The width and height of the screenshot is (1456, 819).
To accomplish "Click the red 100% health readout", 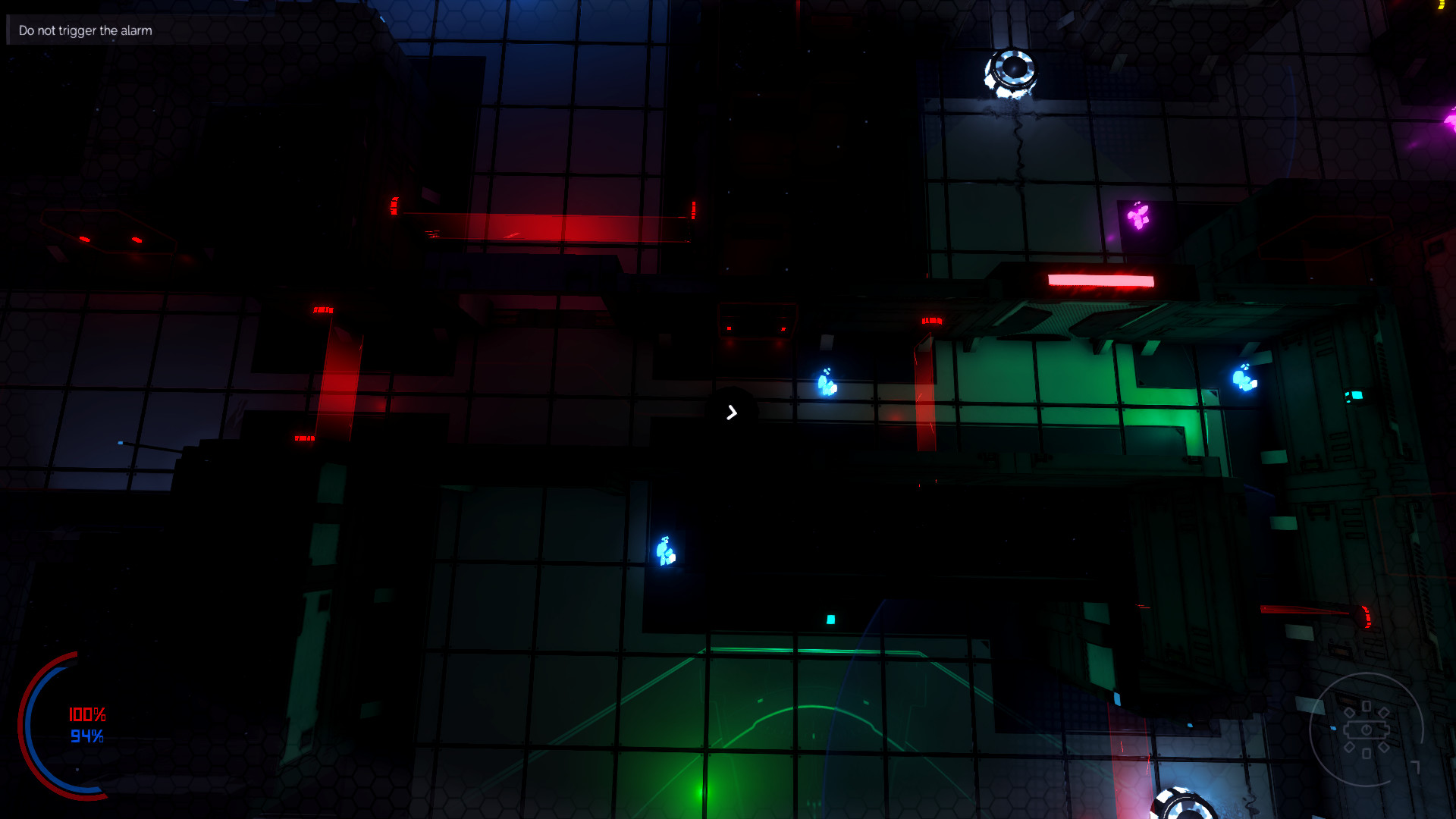I will (87, 713).
